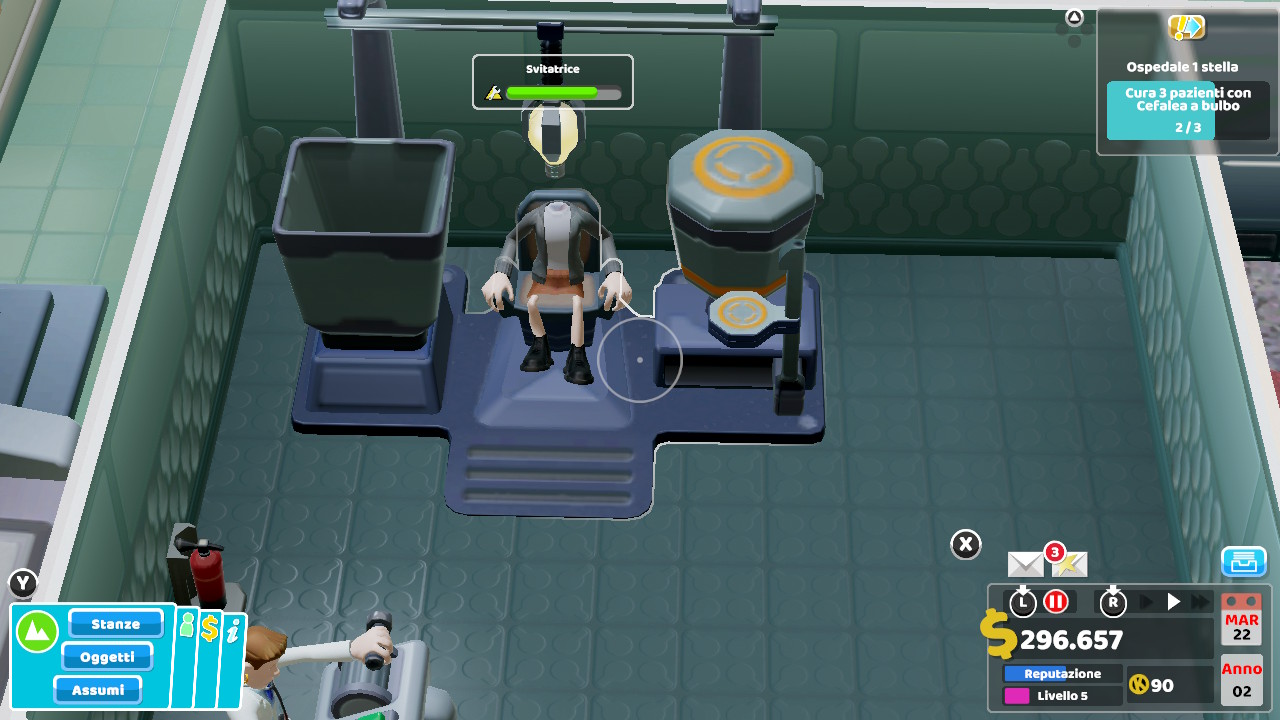Open the 'Cura 3 pazienti' objective details

pos(1187,105)
